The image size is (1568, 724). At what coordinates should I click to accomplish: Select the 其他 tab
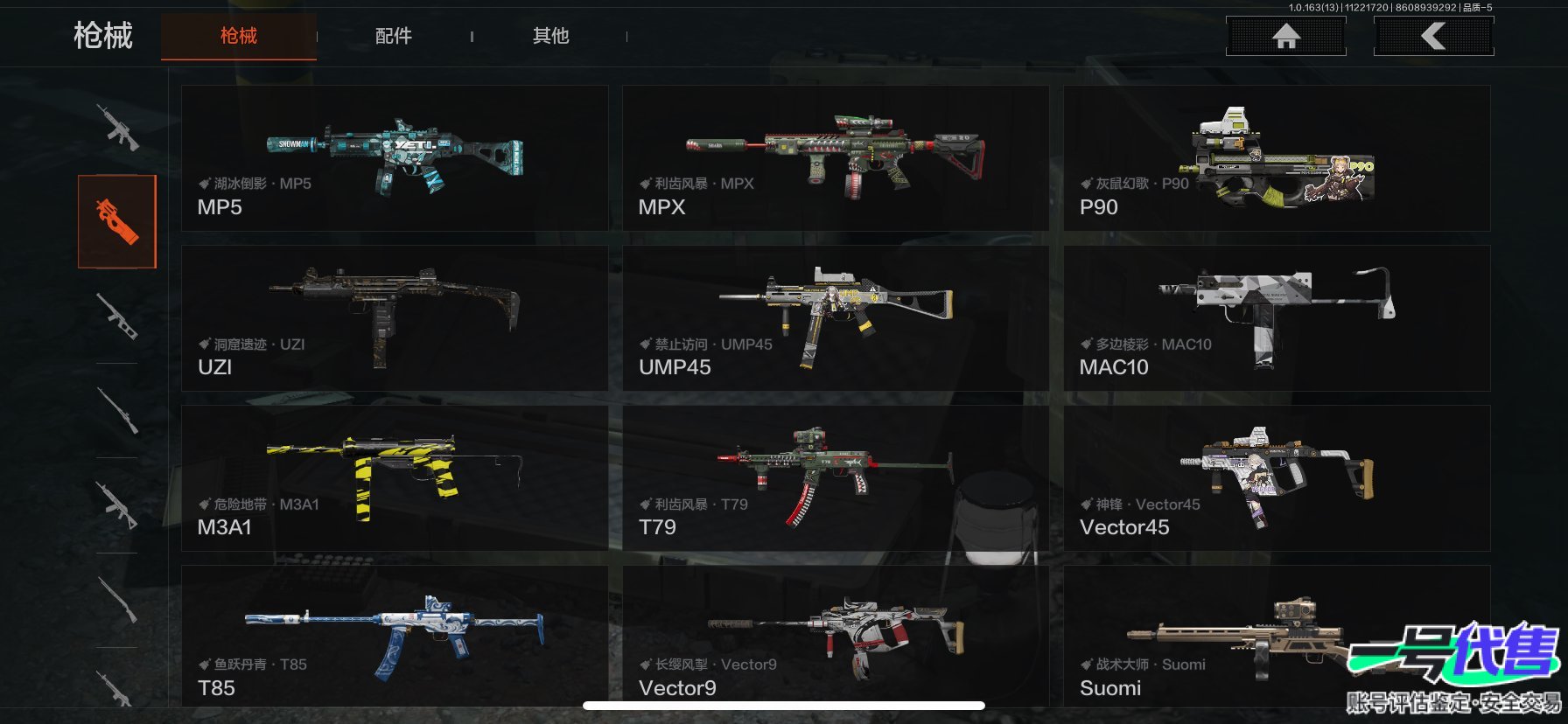point(550,36)
